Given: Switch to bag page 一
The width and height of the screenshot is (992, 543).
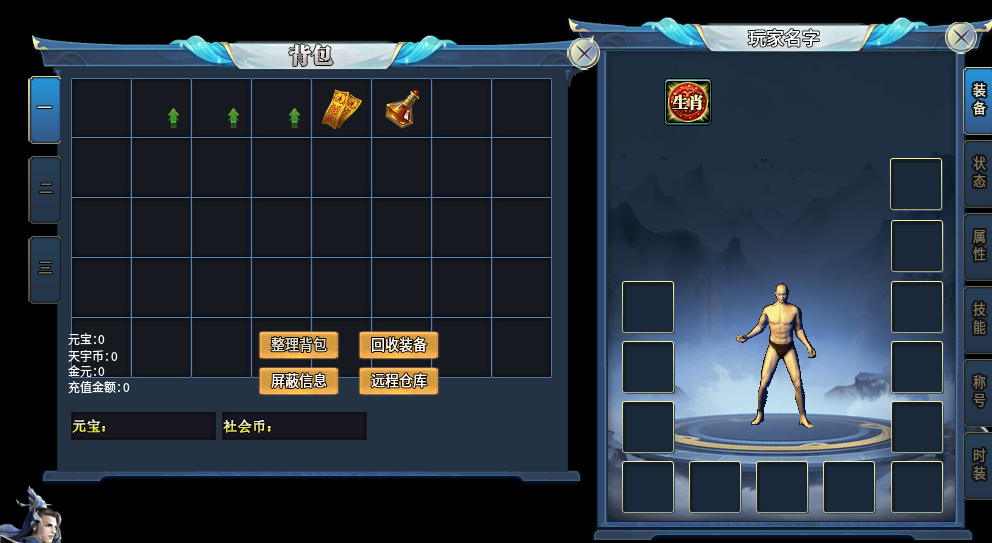Looking at the screenshot, I should click(45, 109).
